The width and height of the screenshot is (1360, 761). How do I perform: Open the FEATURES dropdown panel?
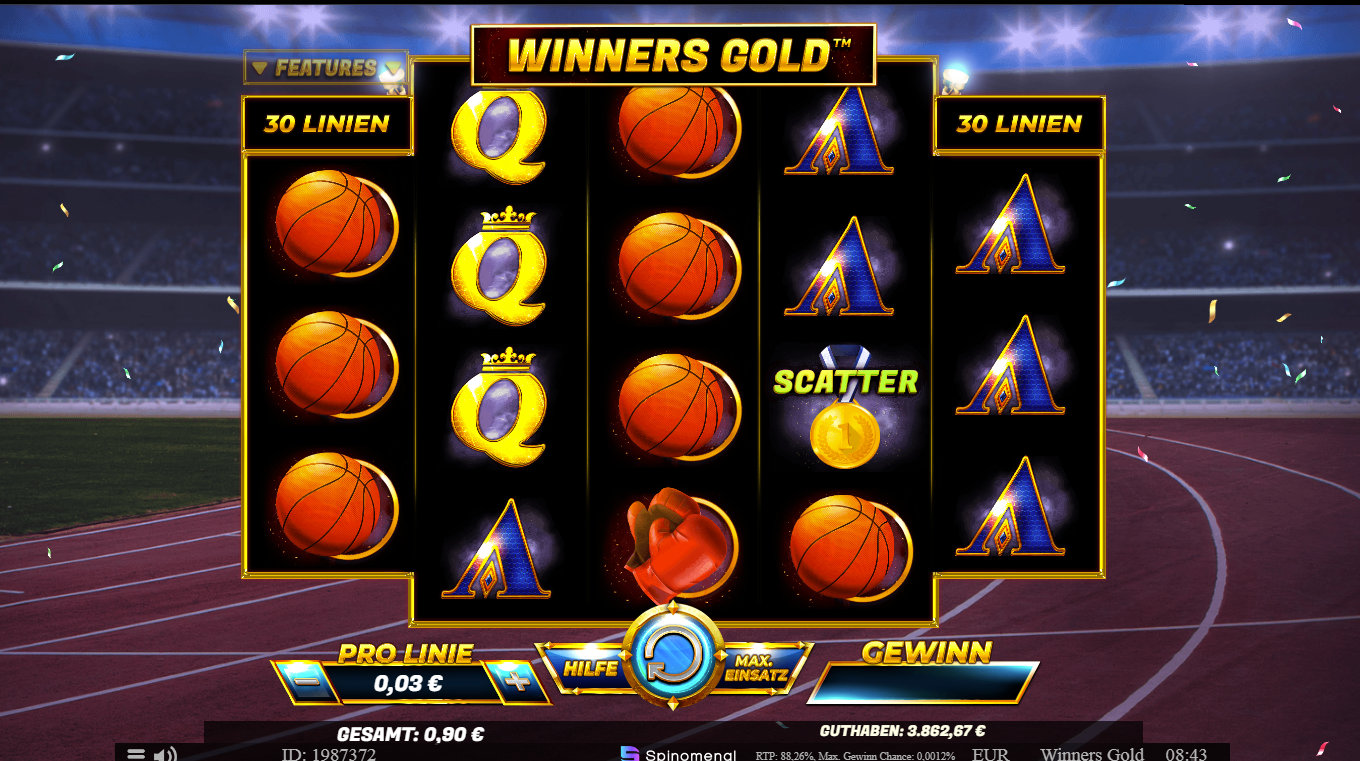(x=327, y=68)
